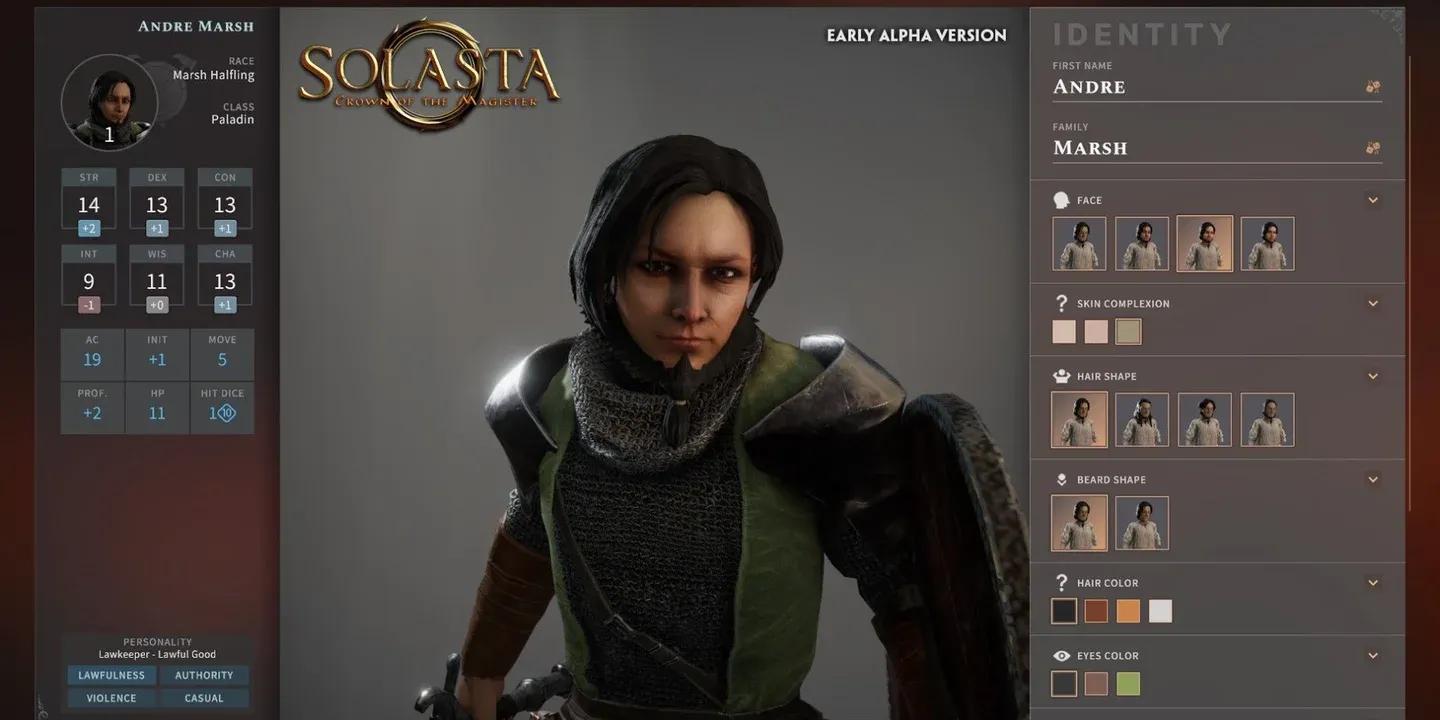This screenshot has width=1440, height=720.
Task: Select the last face thumbnail option
Action: [1267, 244]
